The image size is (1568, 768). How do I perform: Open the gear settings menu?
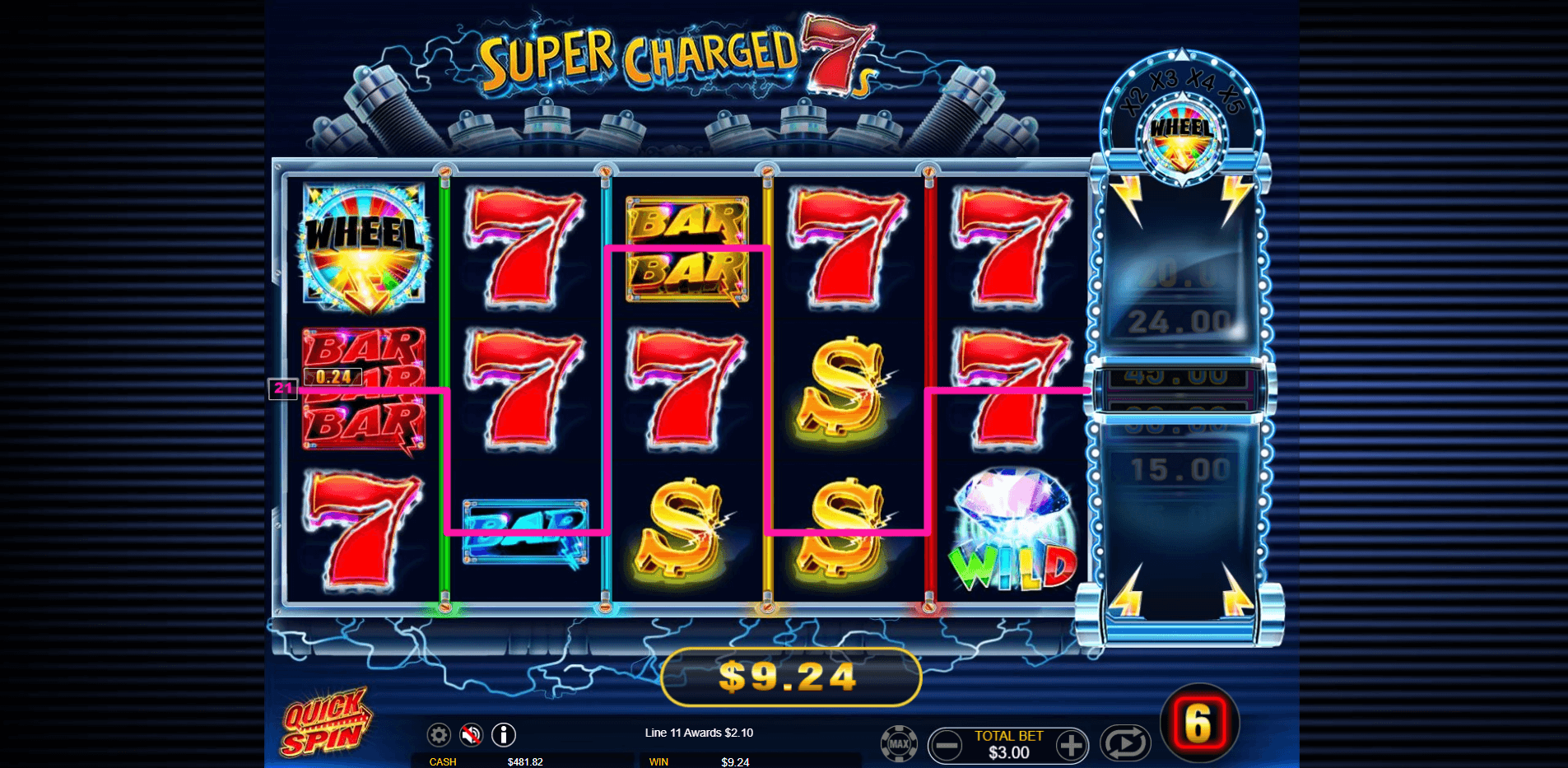pos(439,734)
